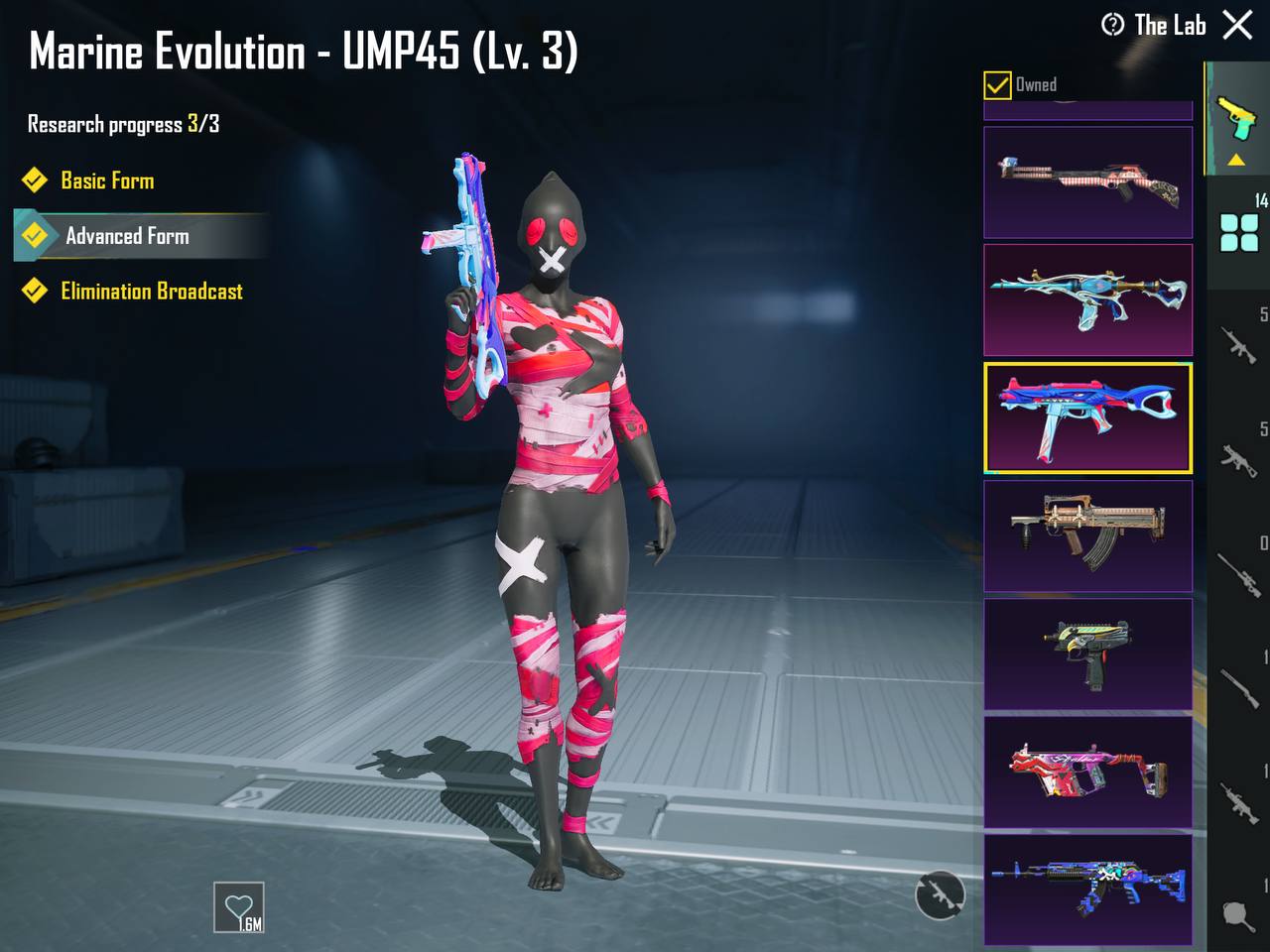Close The Lab screen with the X

1237,25
